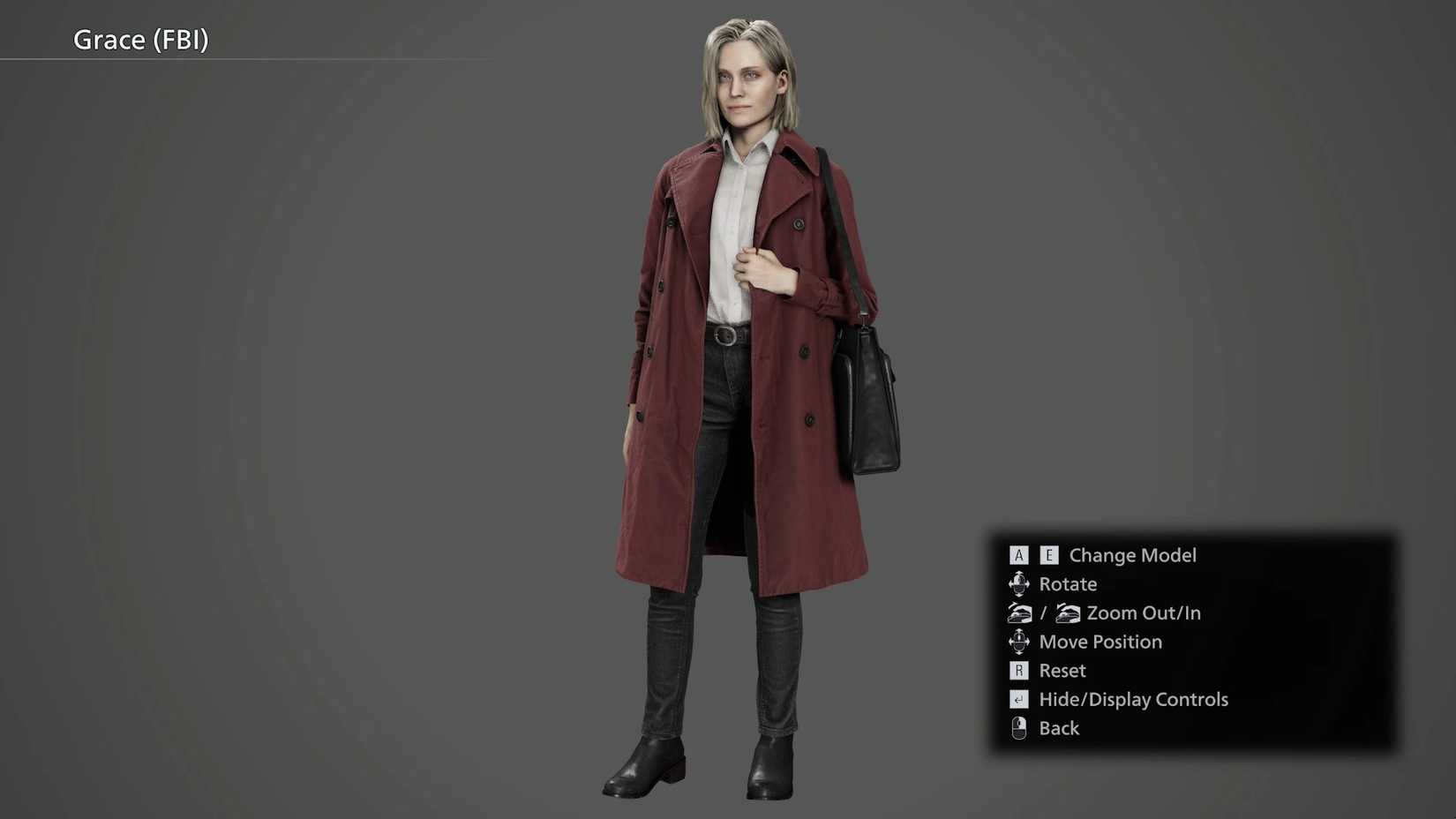Viewport: 1456px width, 819px height.
Task: Click the Back label
Action: pyautogui.click(x=1058, y=728)
